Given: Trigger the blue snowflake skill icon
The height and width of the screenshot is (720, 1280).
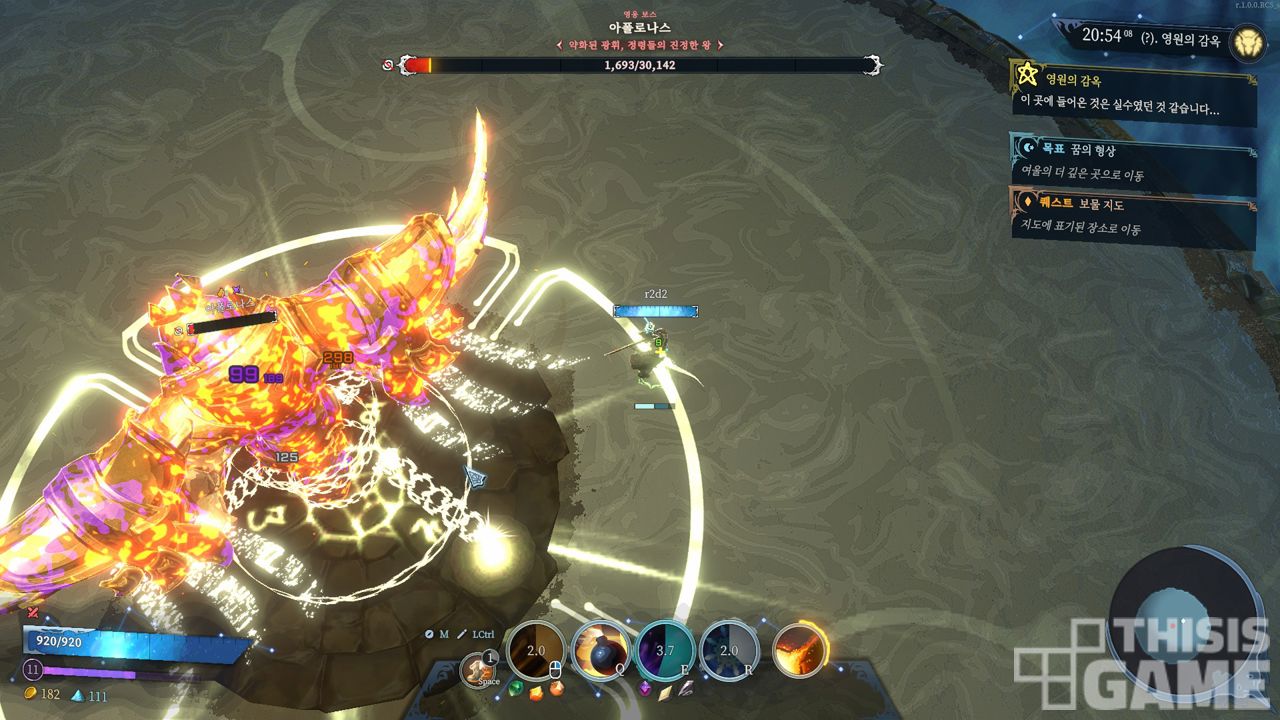Looking at the screenshot, I should tap(731, 651).
